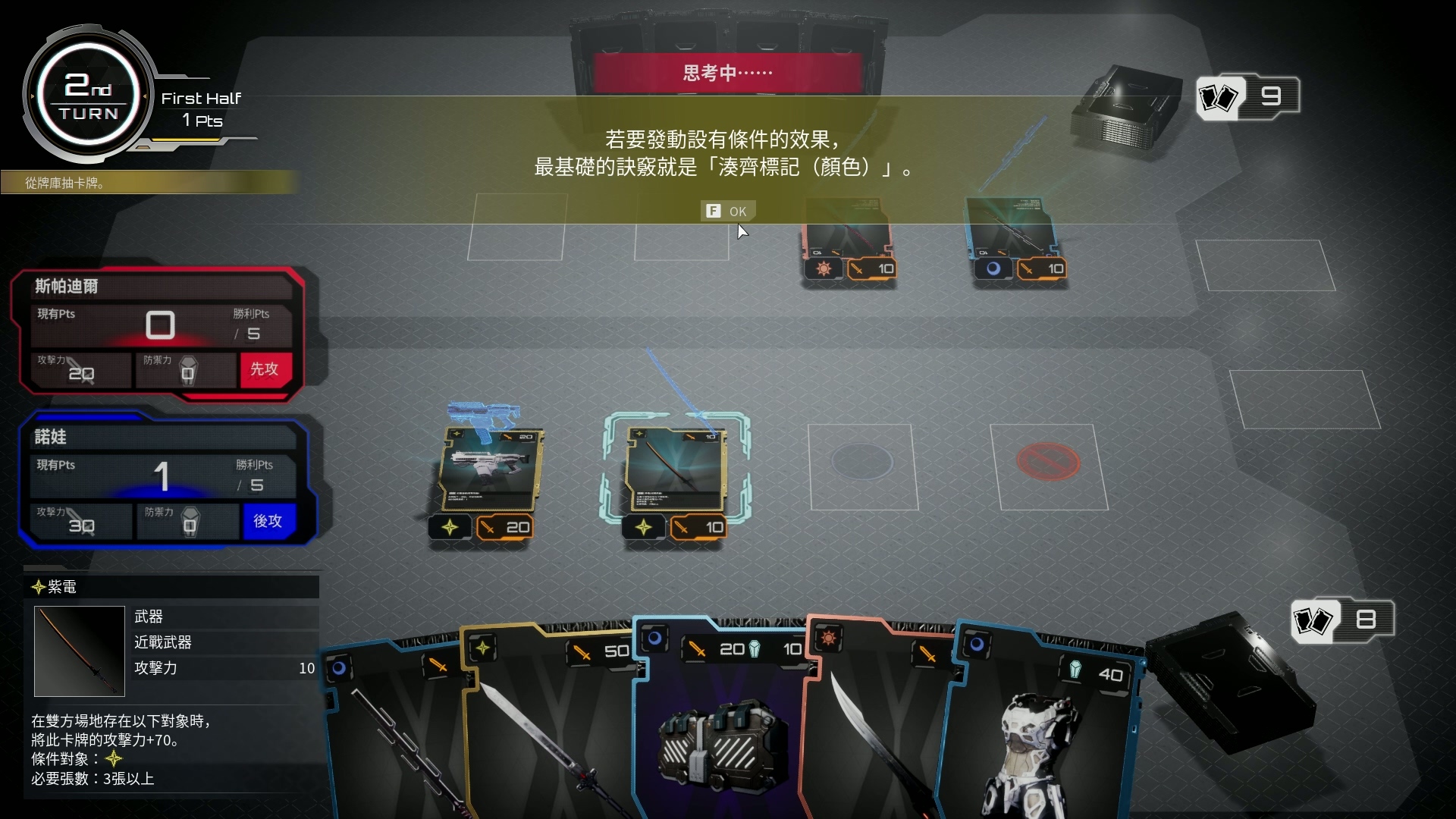Viewport: 1456px width, 819px height.
Task: Click the 後攻 badge on 諾娃's panel
Action: (x=268, y=522)
